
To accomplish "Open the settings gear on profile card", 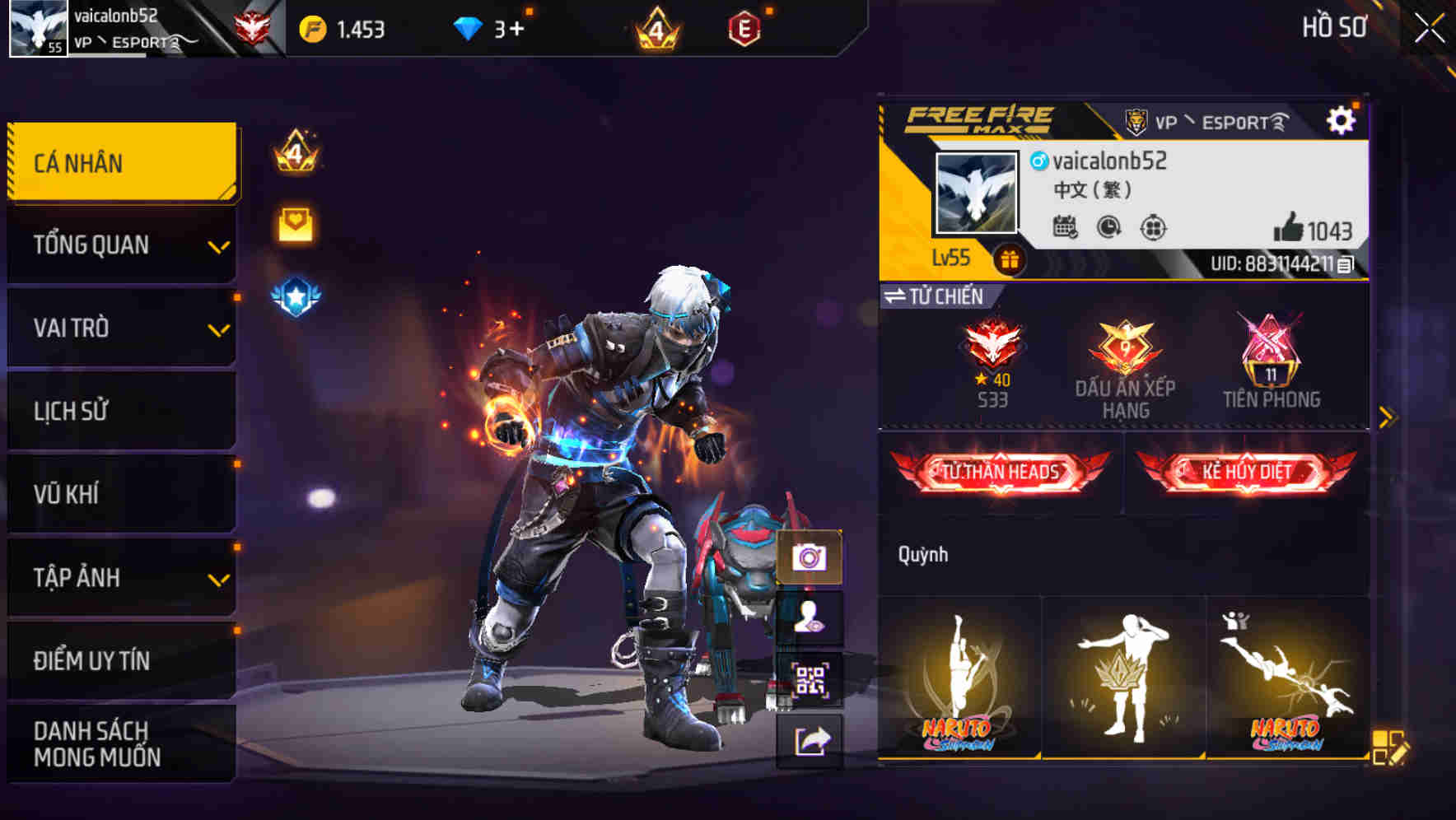I will tap(1343, 119).
